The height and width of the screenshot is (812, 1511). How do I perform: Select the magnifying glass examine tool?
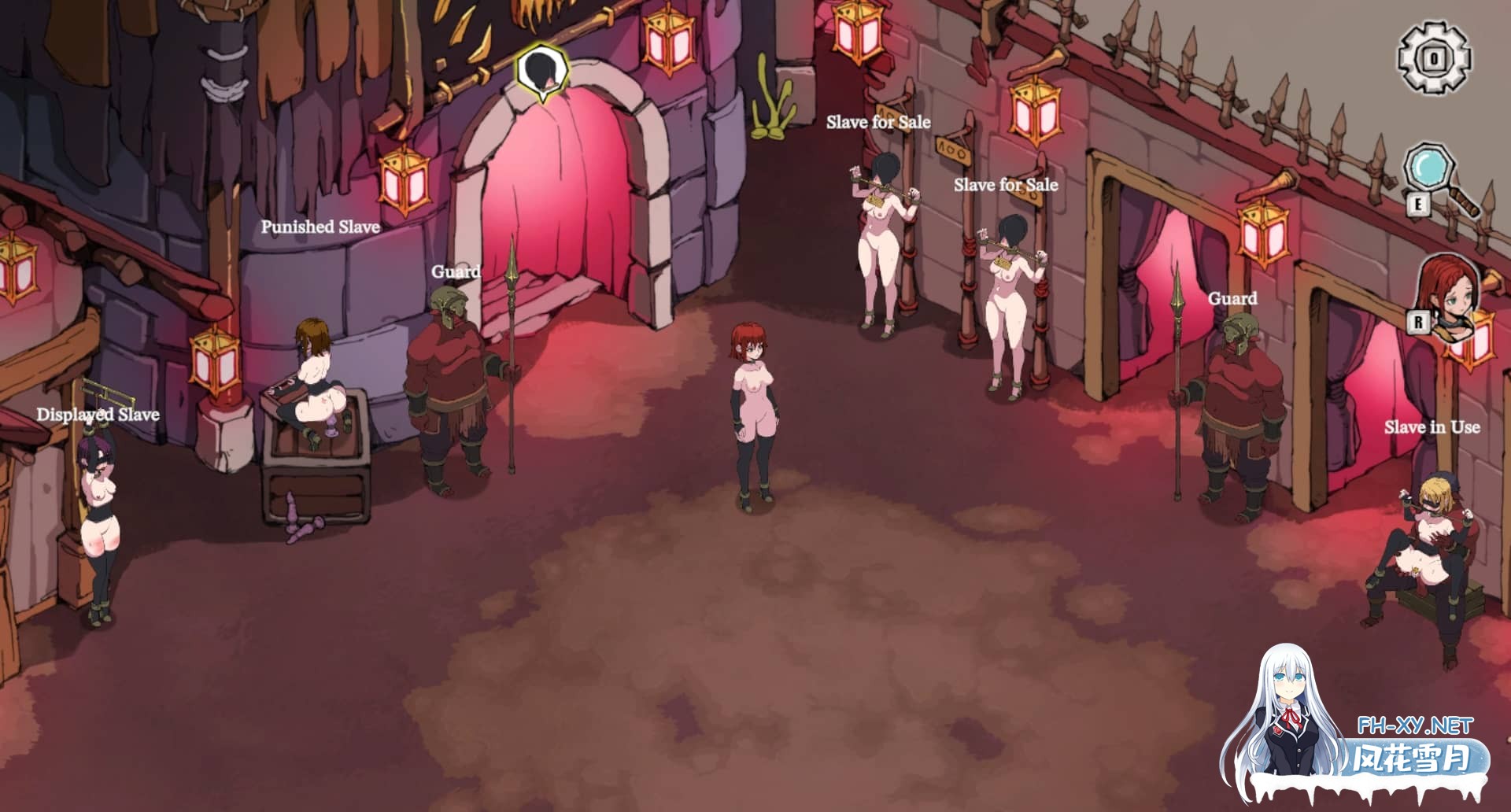tap(1428, 165)
